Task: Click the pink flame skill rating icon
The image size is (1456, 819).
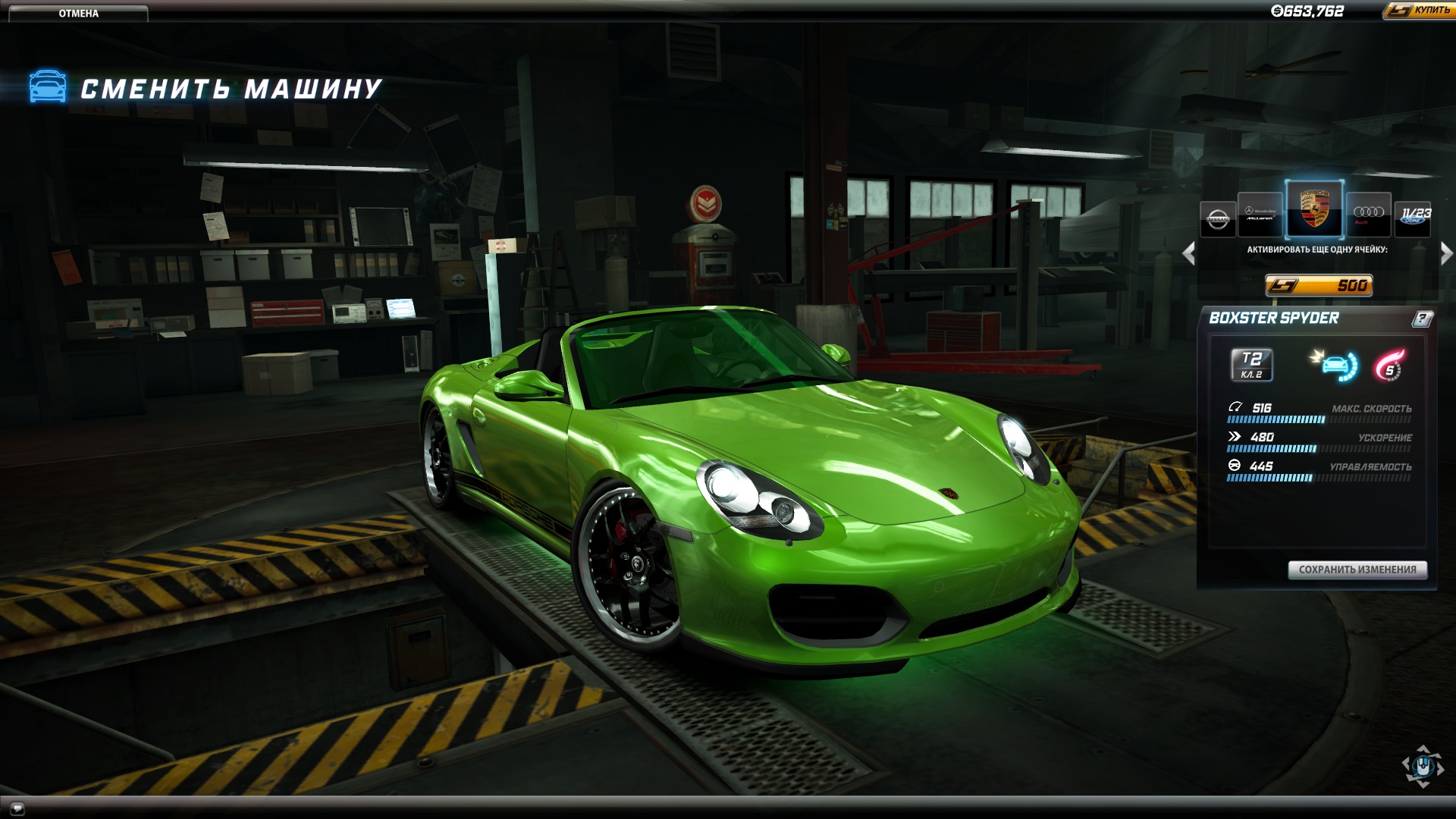Action: tap(1389, 366)
